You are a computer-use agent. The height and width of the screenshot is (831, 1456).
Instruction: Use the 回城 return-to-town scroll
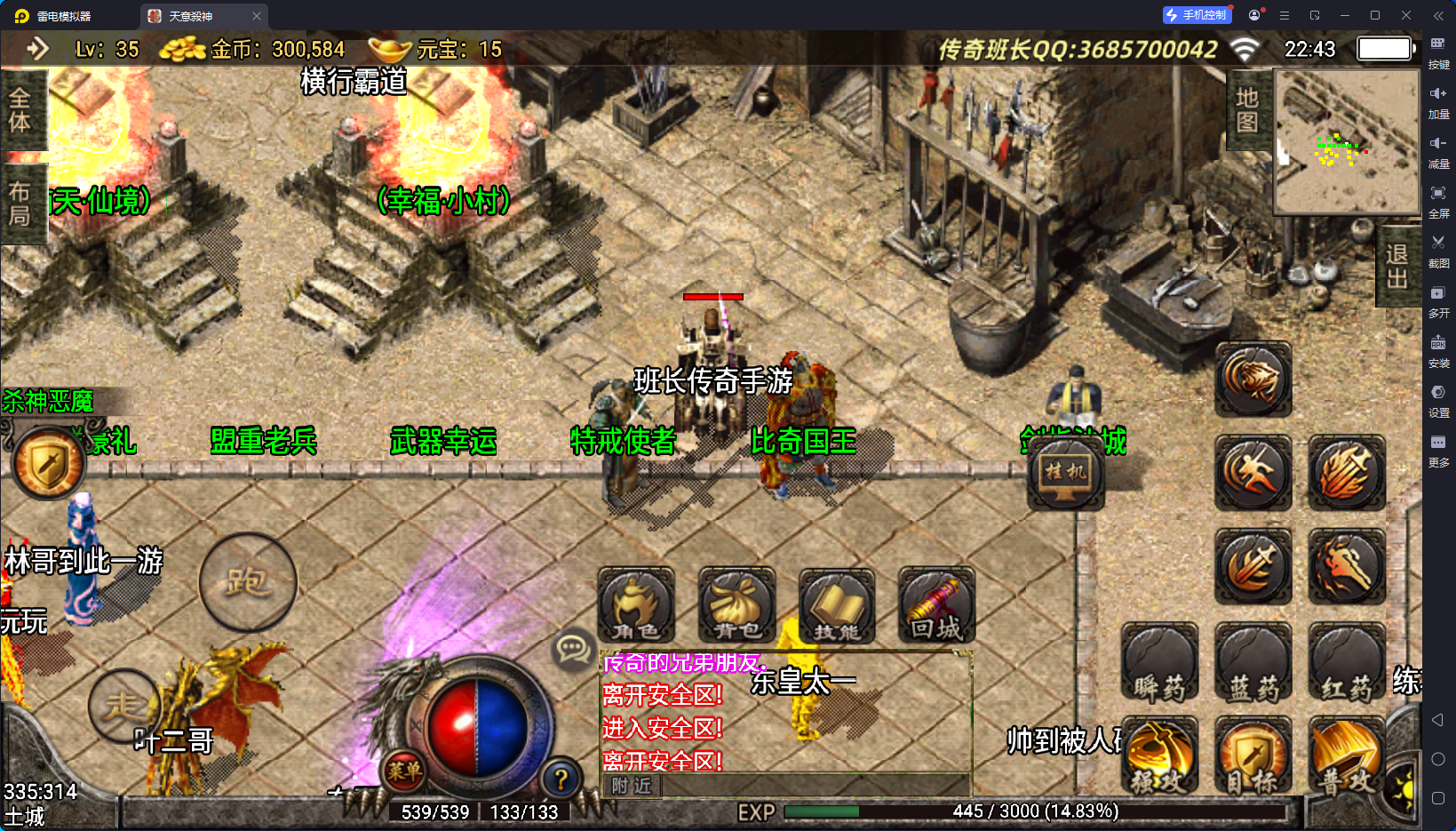pyautogui.click(x=936, y=606)
